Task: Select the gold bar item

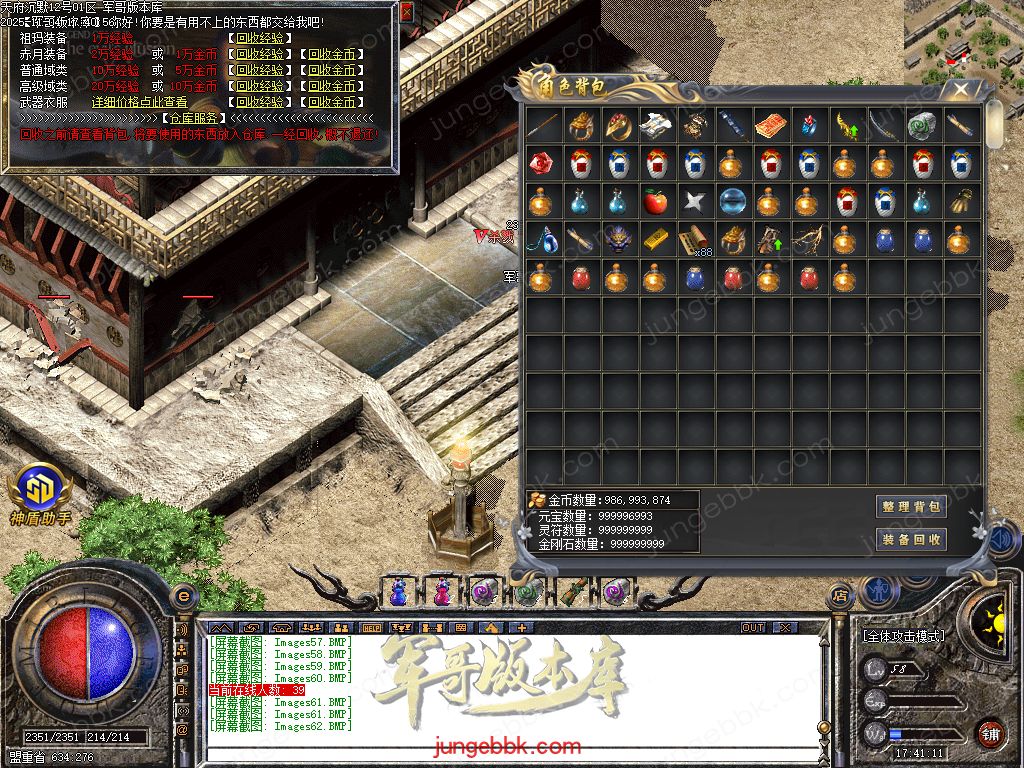Action: click(x=655, y=239)
